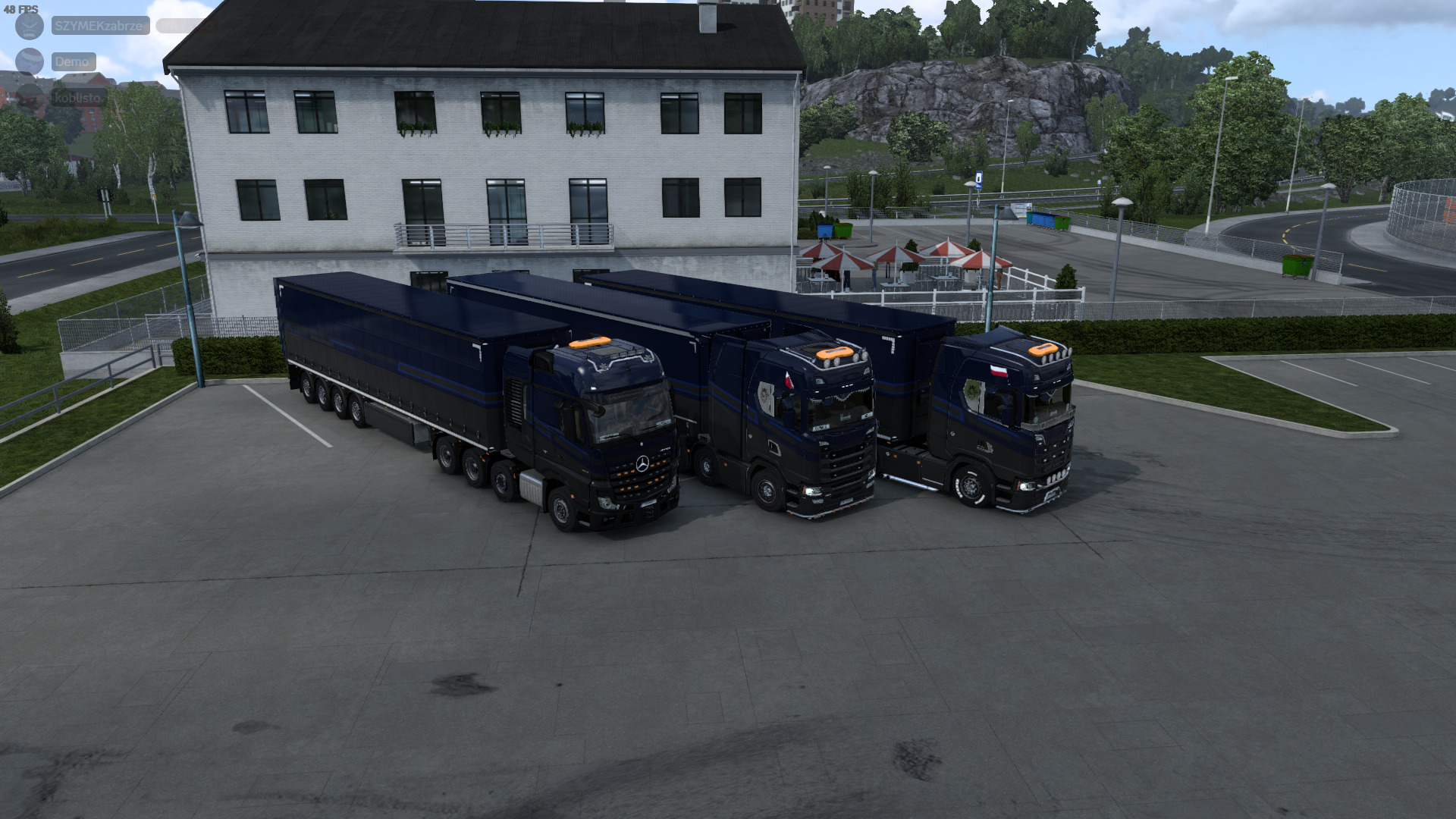This screenshot has height=819, width=1456.
Task: Click the Demo user in voice overlay
Action: pyautogui.click(x=73, y=61)
